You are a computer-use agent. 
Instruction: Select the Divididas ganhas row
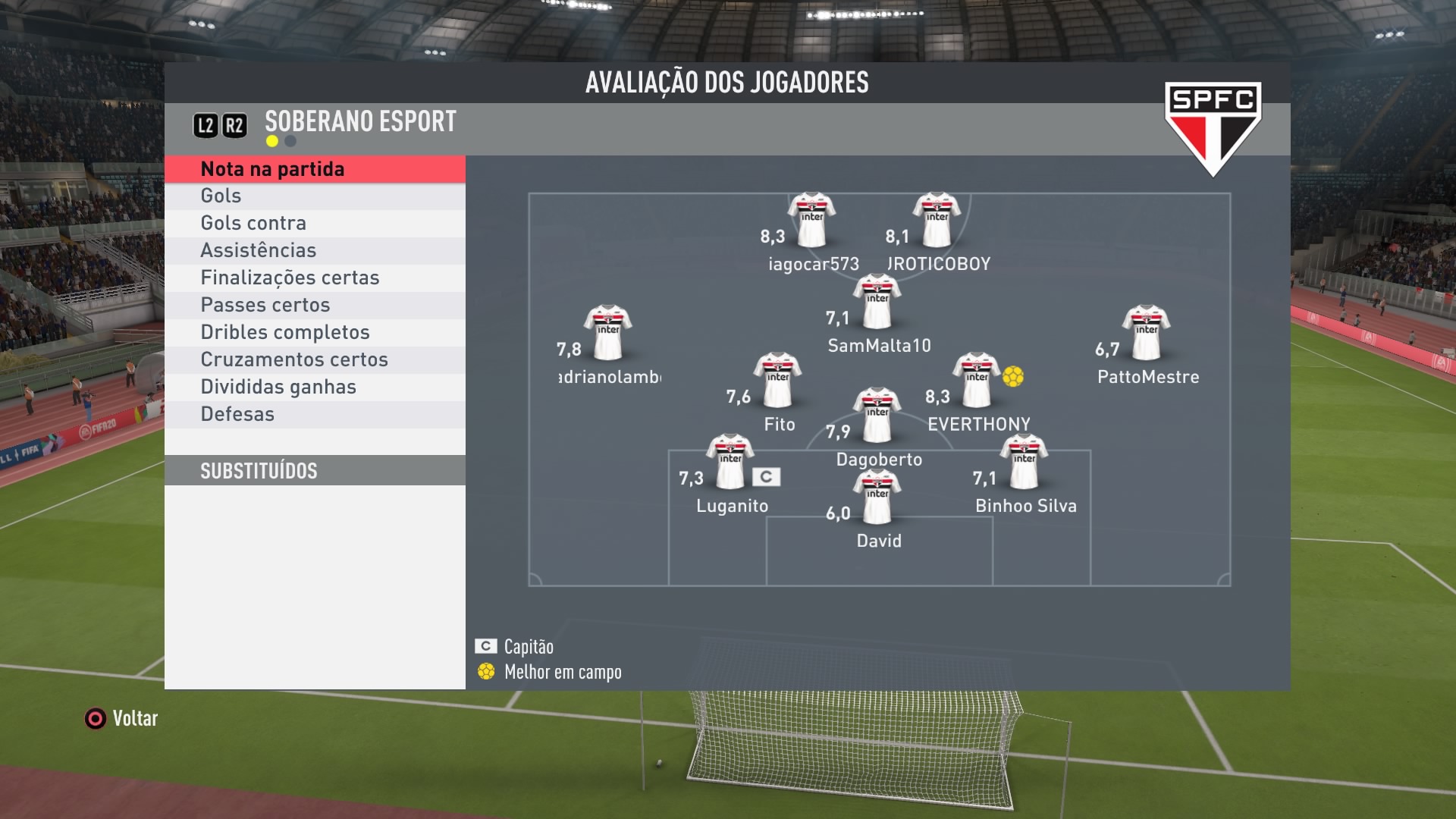(315, 388)
